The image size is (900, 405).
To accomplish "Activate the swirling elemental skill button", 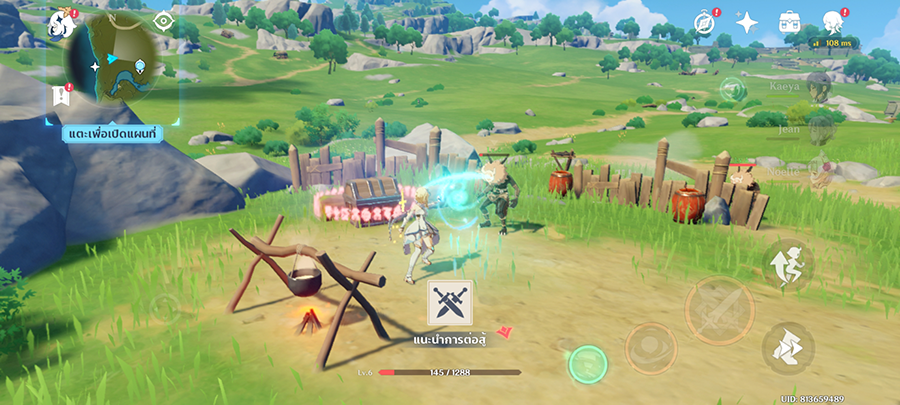I will pyautogui.click(x=651, y=349).
